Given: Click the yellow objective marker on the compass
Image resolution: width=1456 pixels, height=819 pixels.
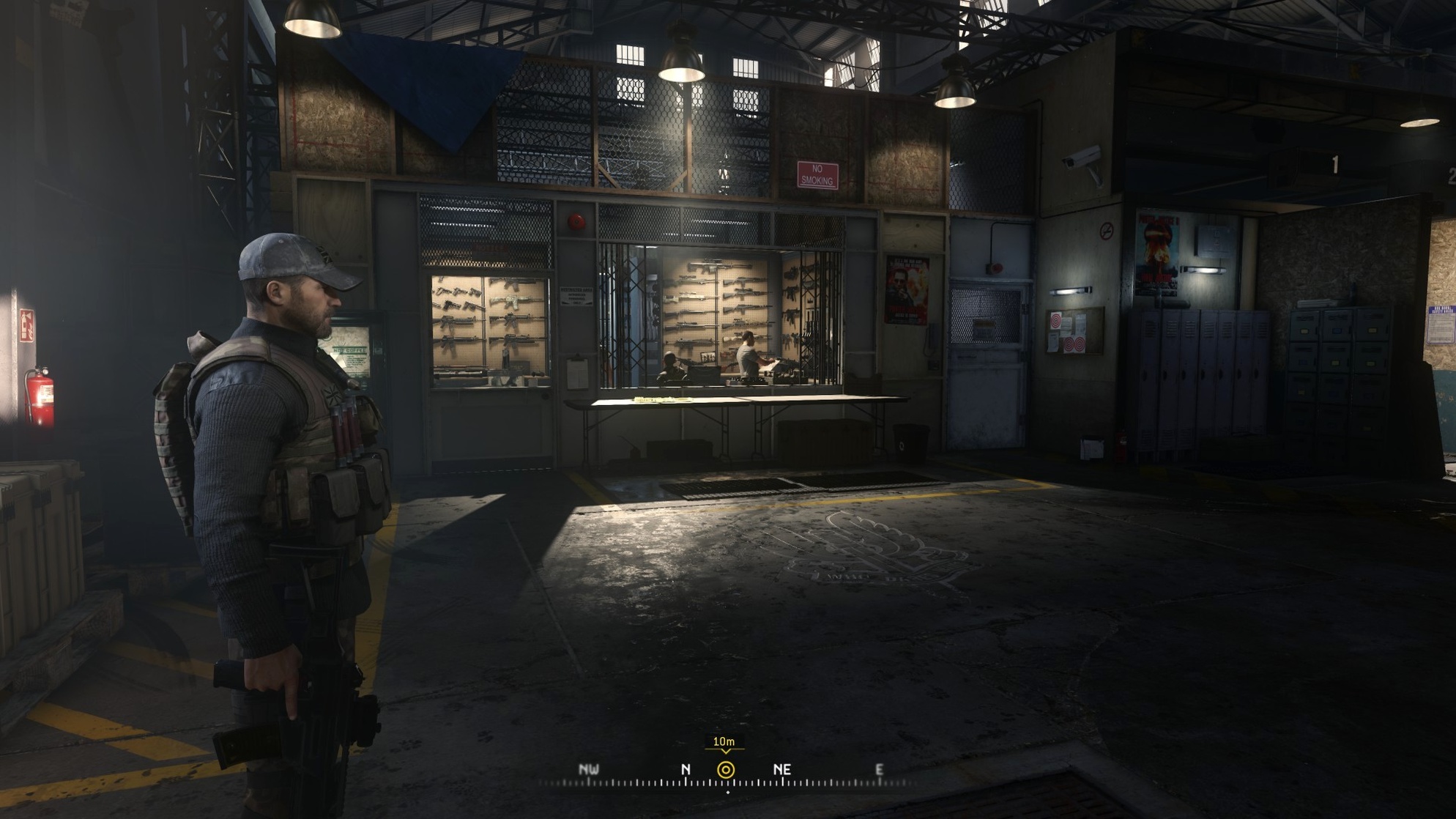Looking at the screenshot, I should tap(725, 770).
